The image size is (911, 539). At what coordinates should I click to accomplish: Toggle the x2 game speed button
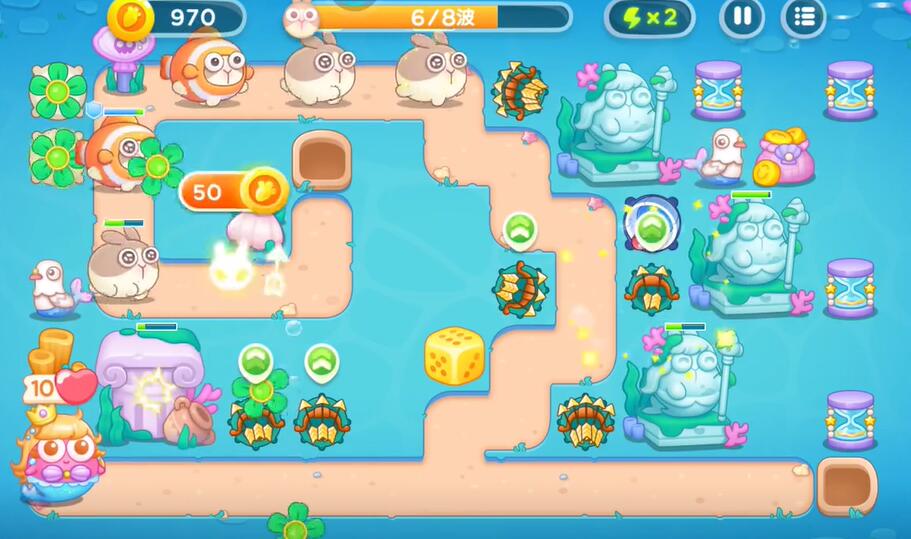(x=649, y=17)
